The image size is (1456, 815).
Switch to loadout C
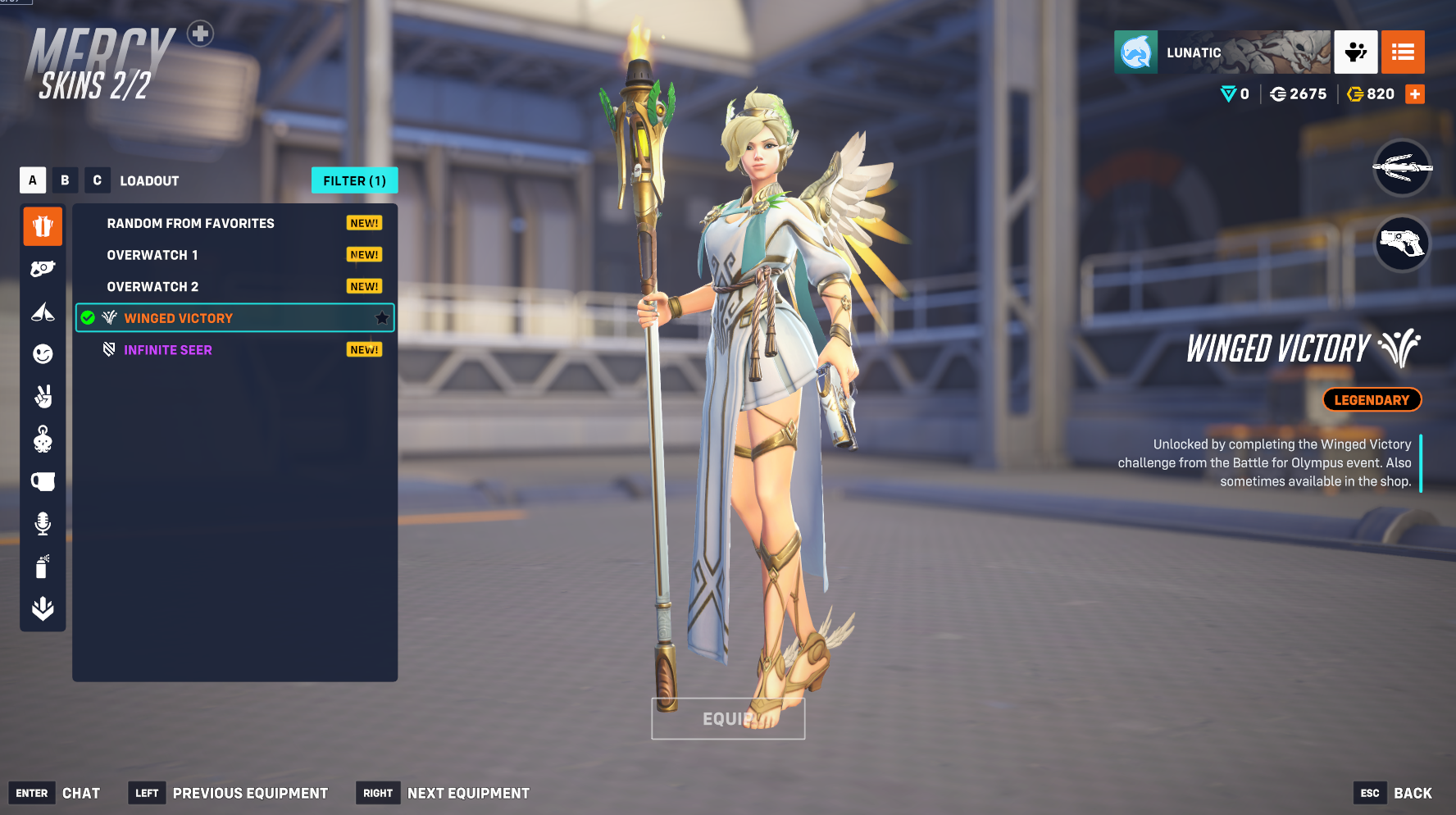(x=97, y=180)
